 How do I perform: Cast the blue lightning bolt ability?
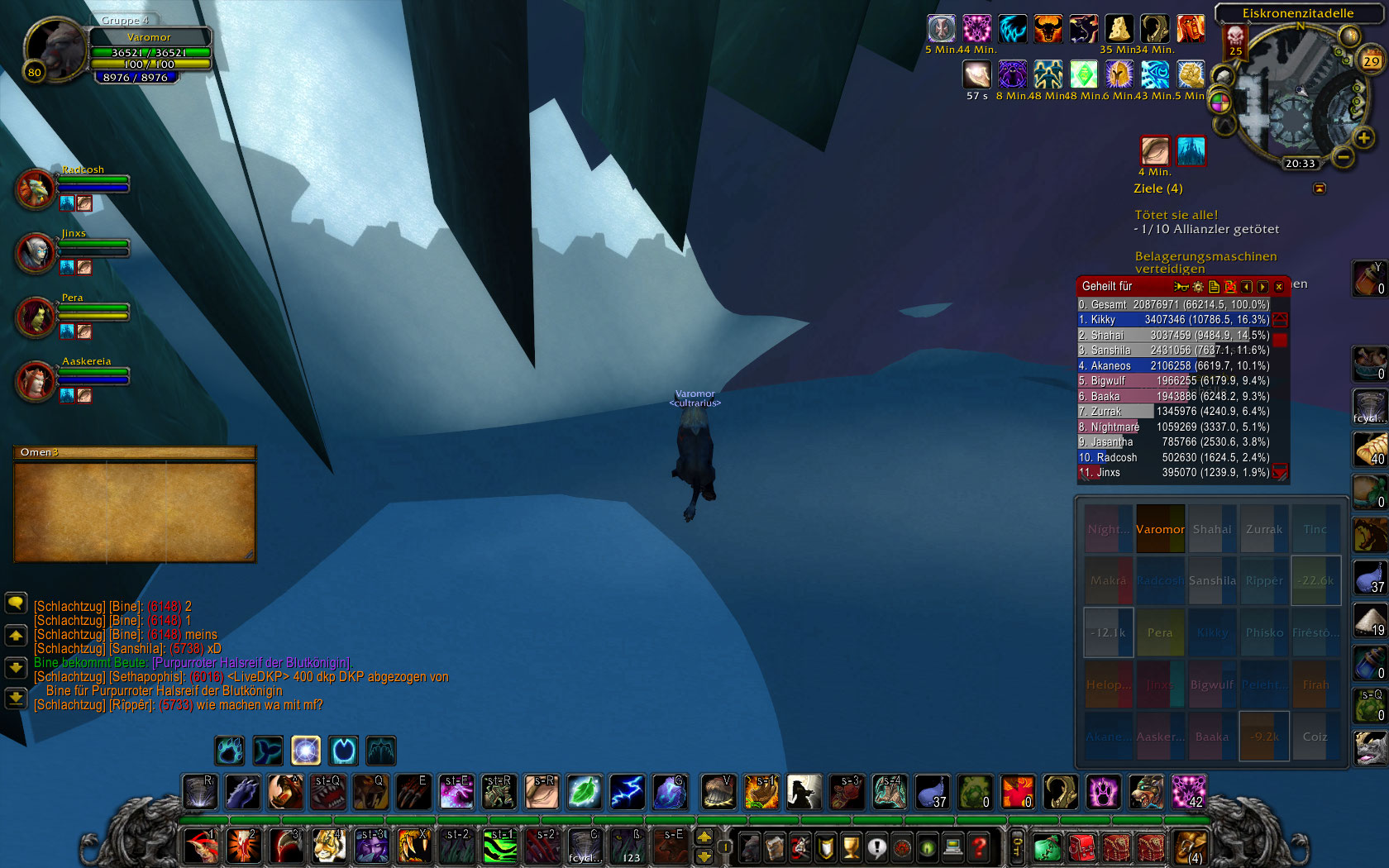627,792
